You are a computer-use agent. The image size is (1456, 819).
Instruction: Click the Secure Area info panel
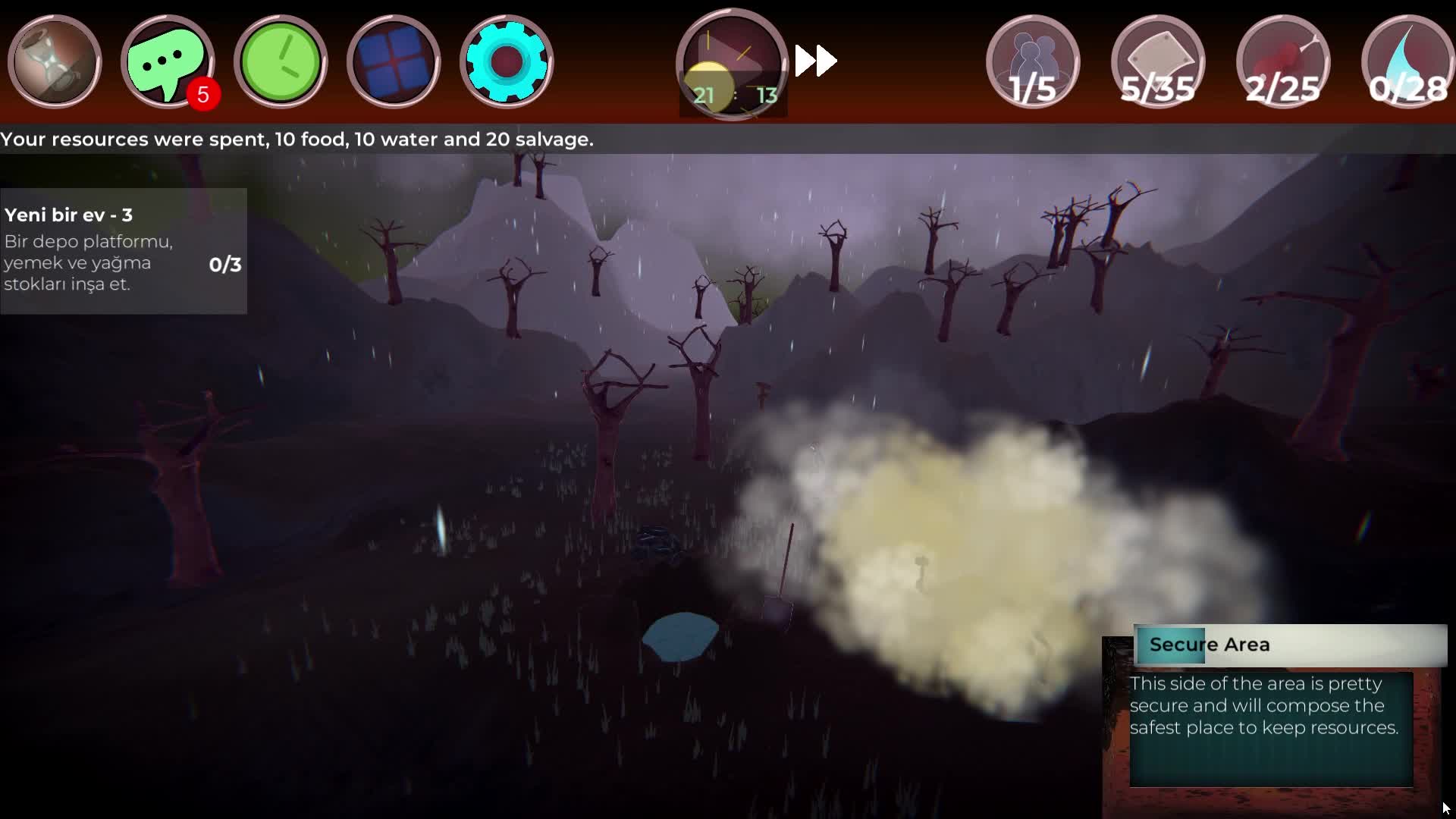(1272, 713)
